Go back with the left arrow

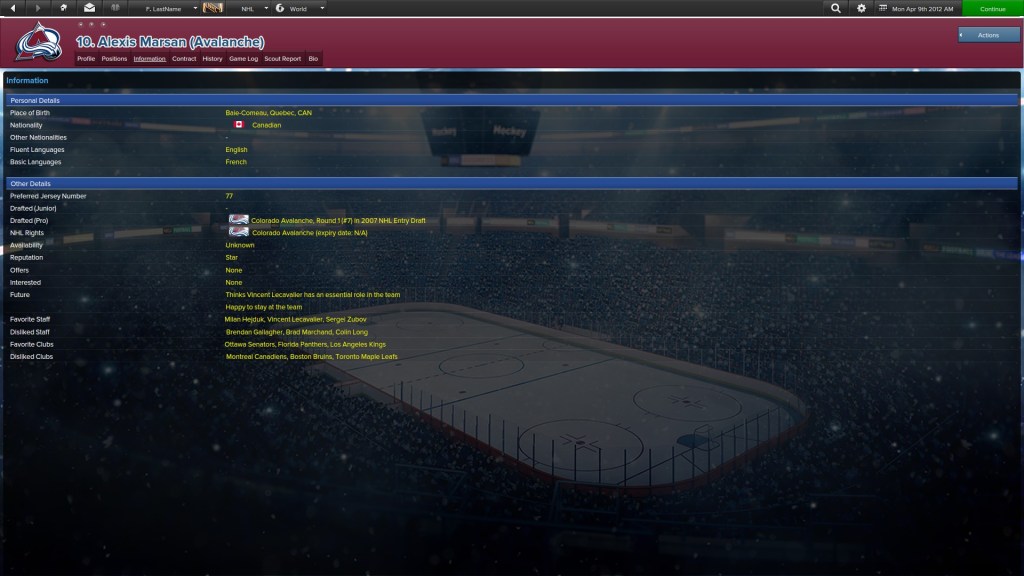pyautogui.click(x=11, y=8)
